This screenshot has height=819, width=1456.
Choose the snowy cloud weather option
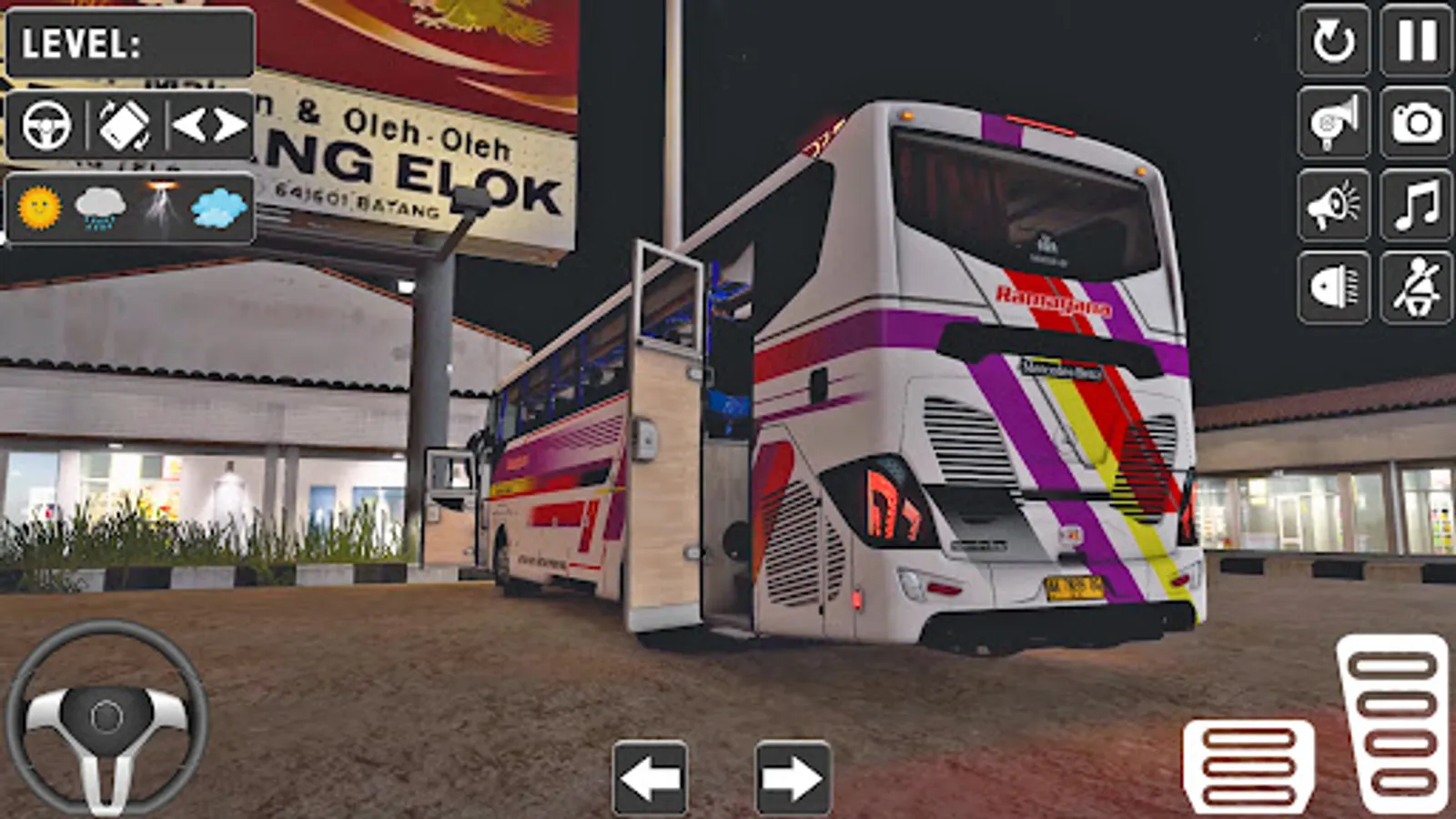tap(217, 207)
